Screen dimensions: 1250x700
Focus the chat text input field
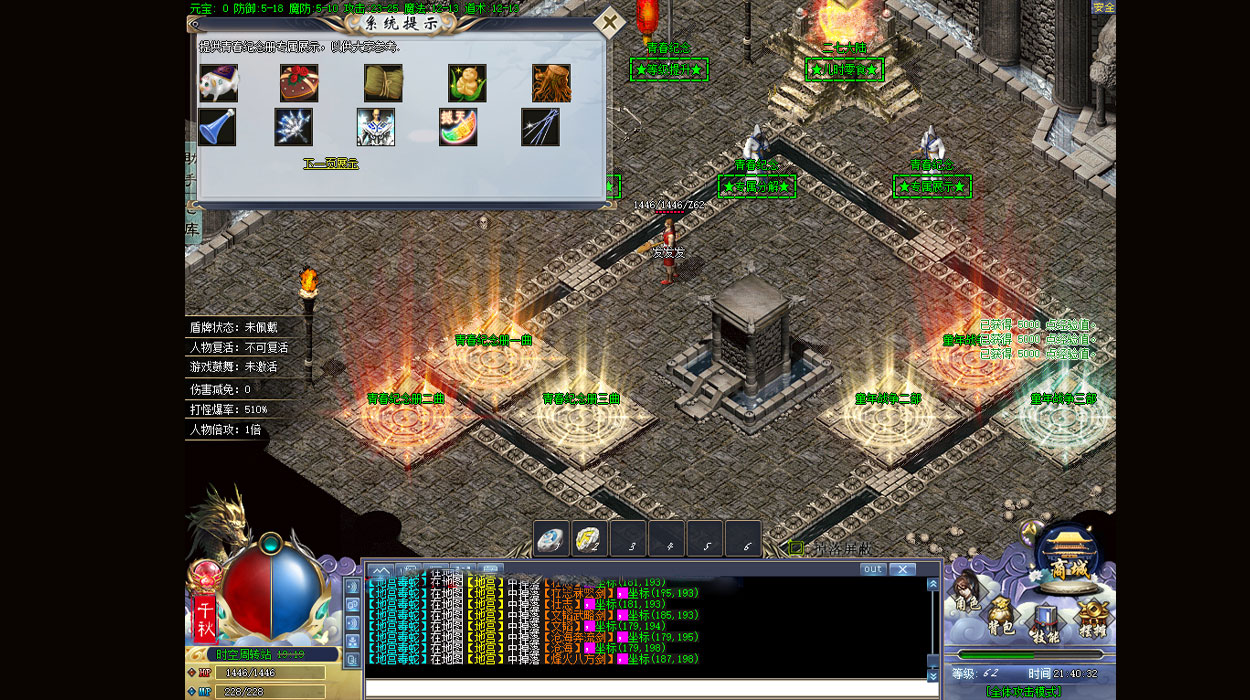645,688
